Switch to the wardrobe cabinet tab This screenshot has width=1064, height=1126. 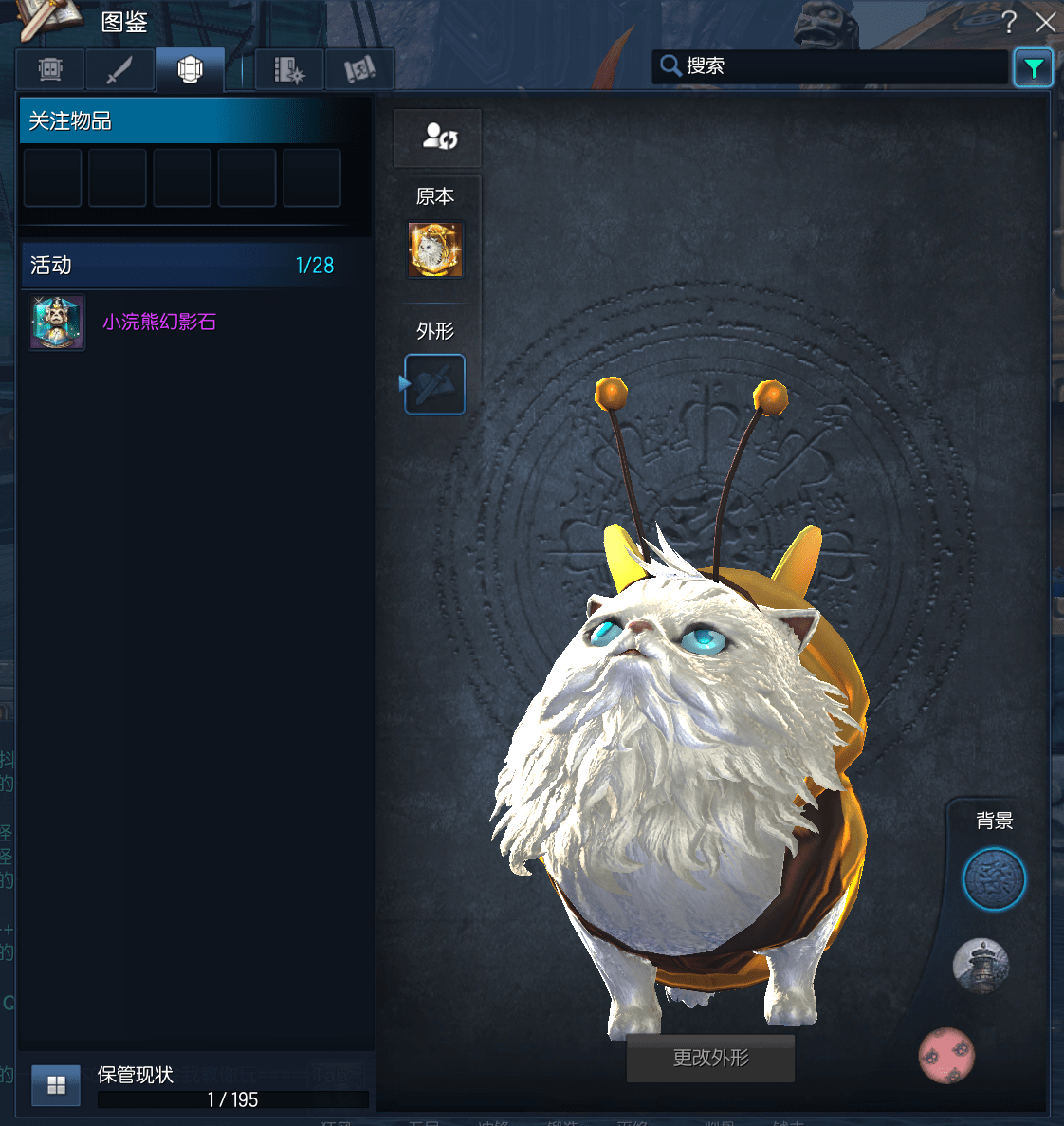click(x=50, y=69)
